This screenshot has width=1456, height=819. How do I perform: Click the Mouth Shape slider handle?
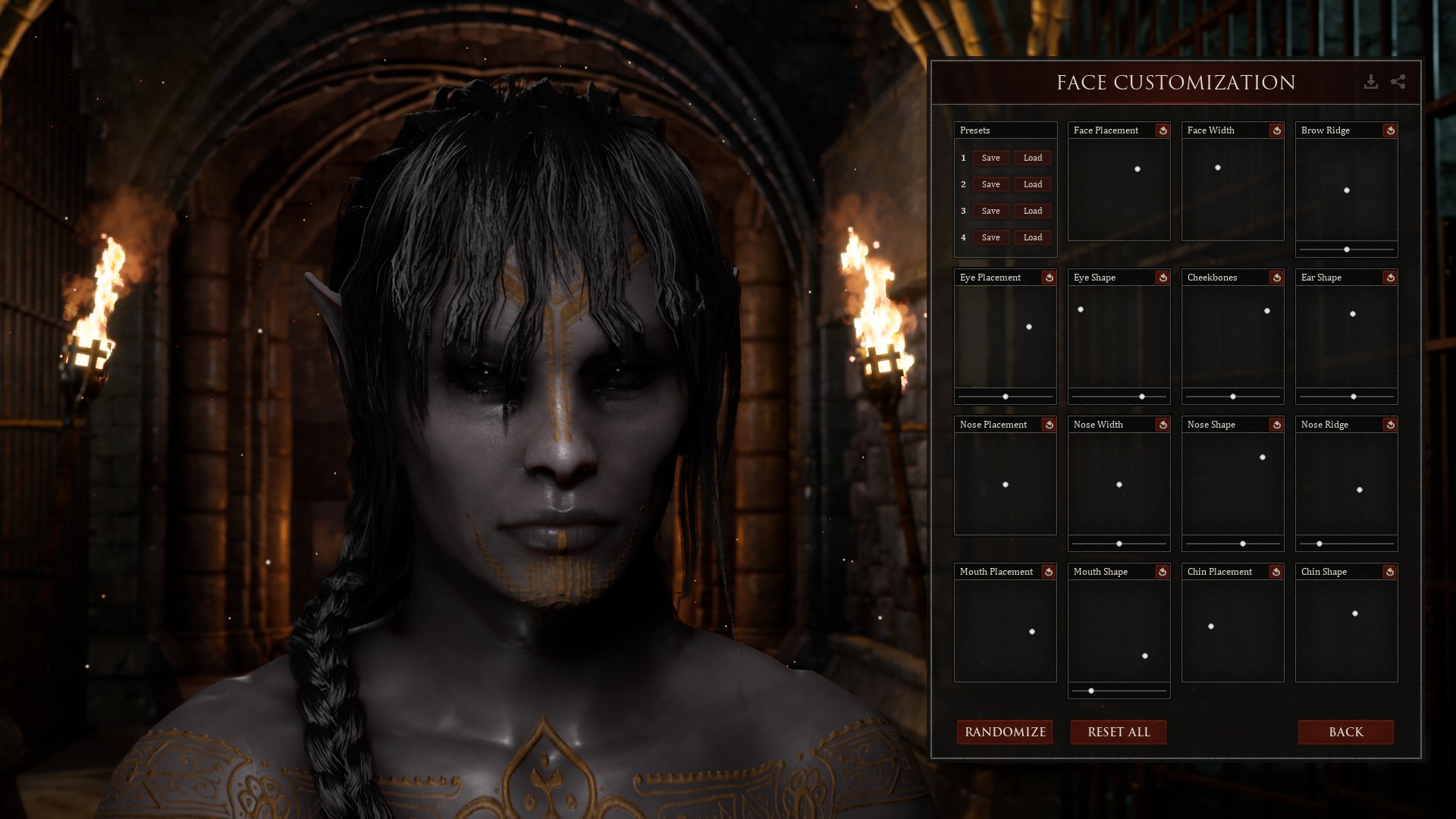(x=1091, y=691)
